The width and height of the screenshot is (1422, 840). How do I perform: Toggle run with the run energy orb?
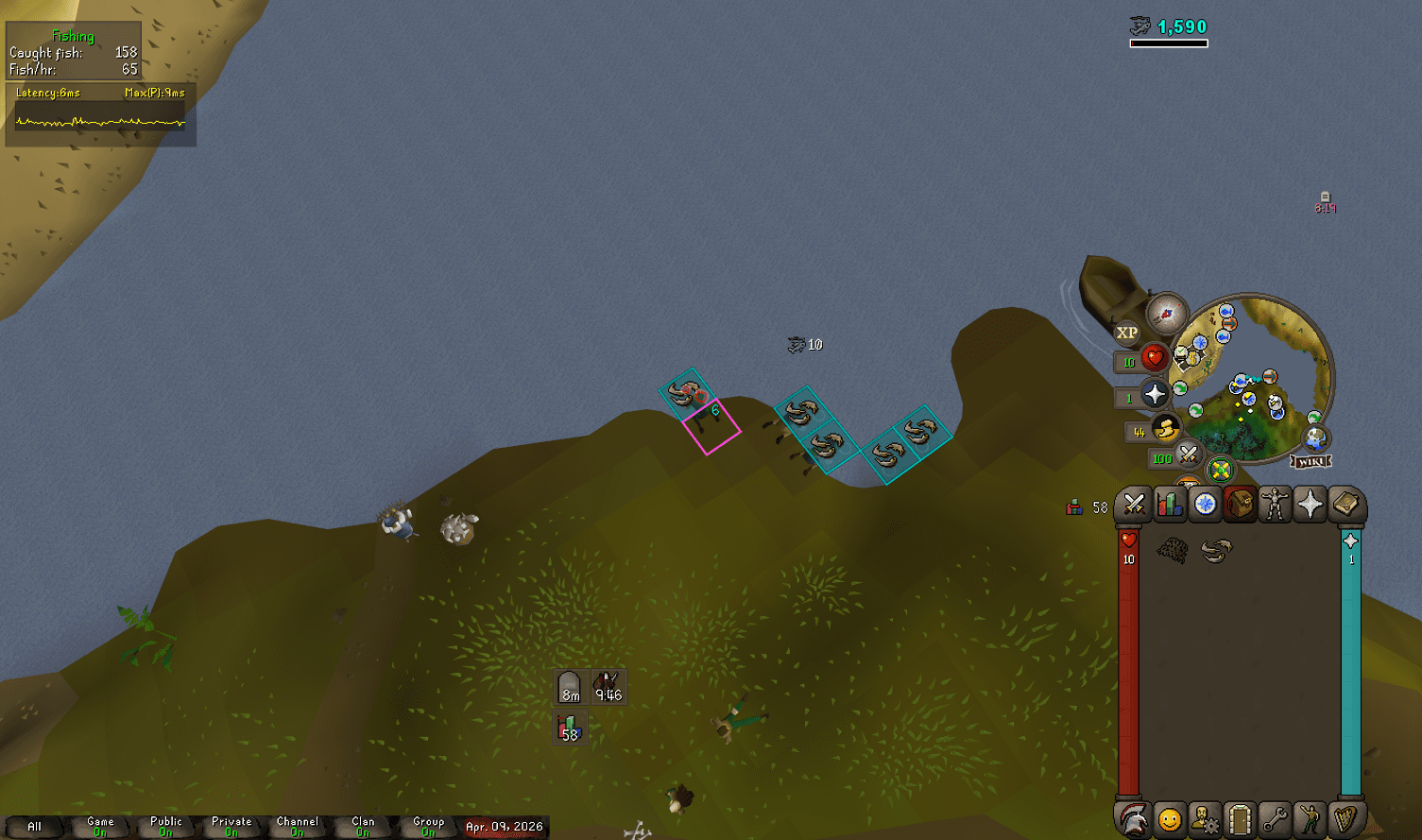coord(1165,430)
